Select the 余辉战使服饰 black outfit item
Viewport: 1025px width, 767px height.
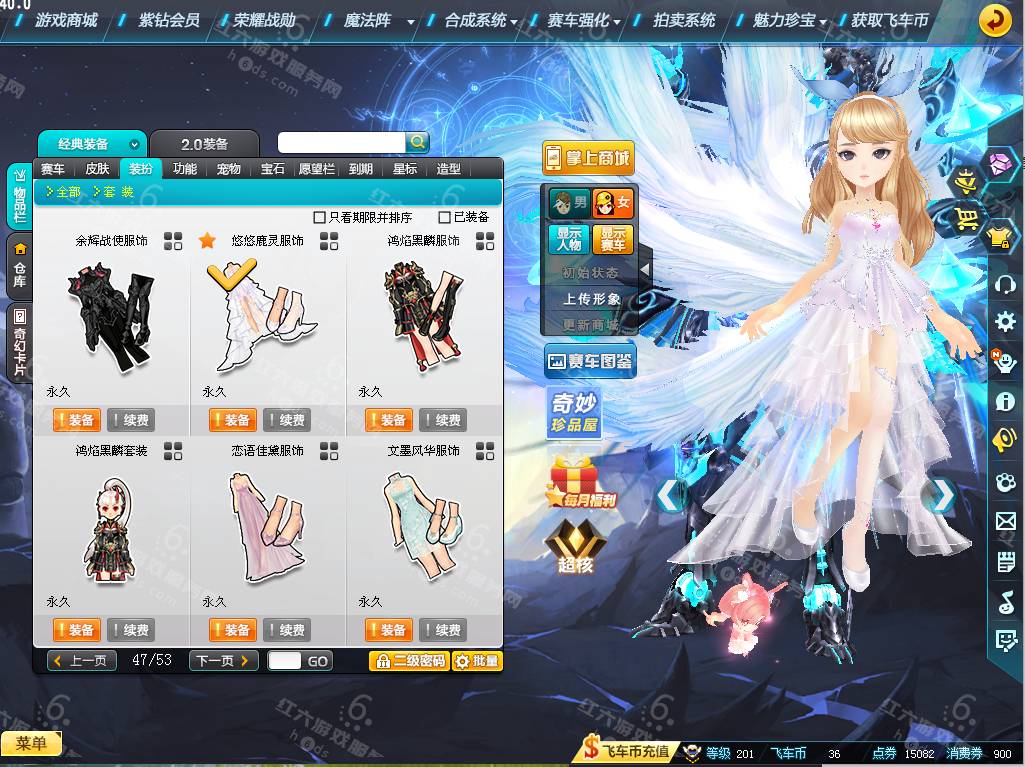click(x=111, y=315)
